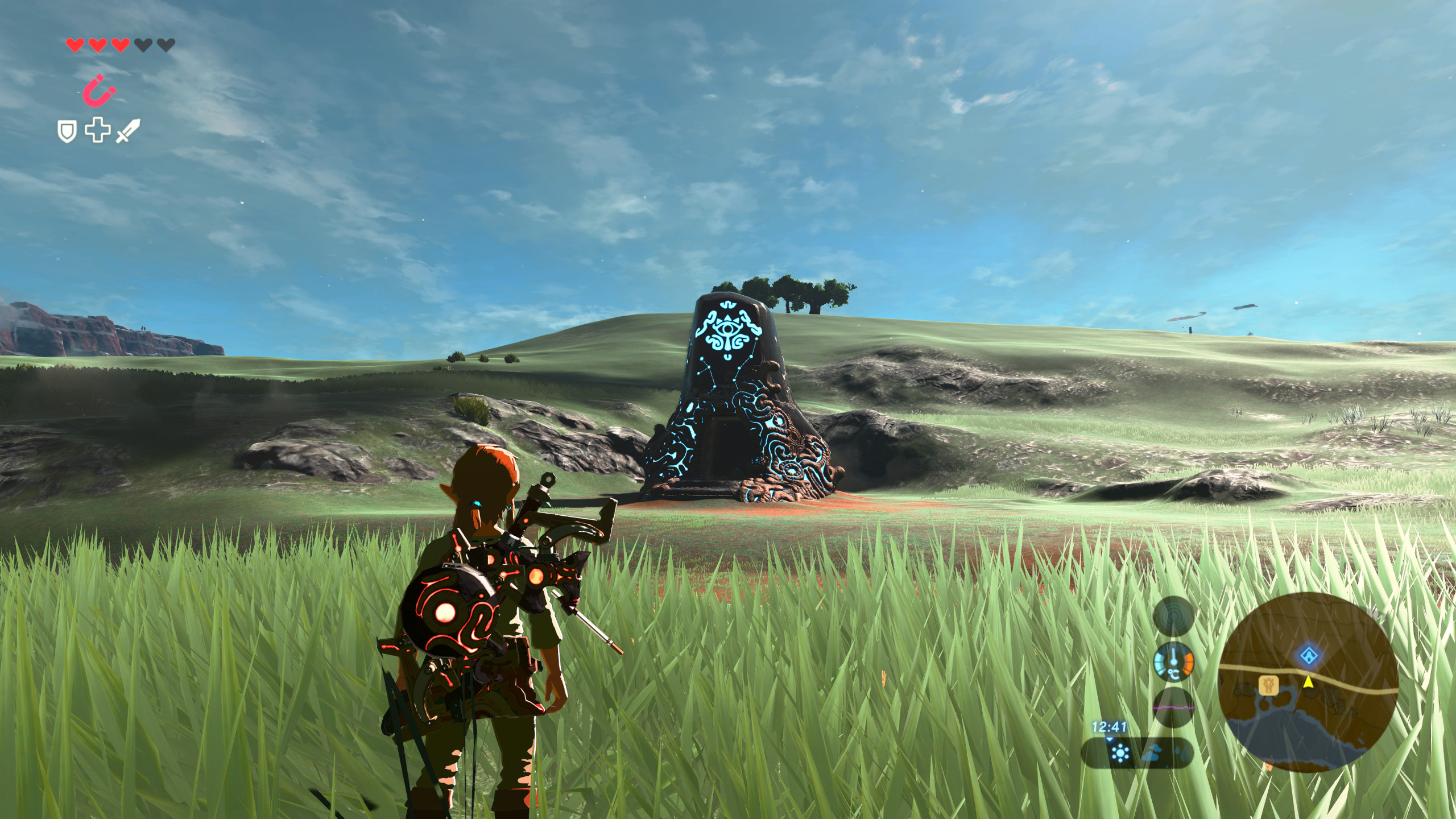The width and height of the screenshot is (1456, 819).
Task: Expand the small triangle below the clock
Action: pos(1110,739)
